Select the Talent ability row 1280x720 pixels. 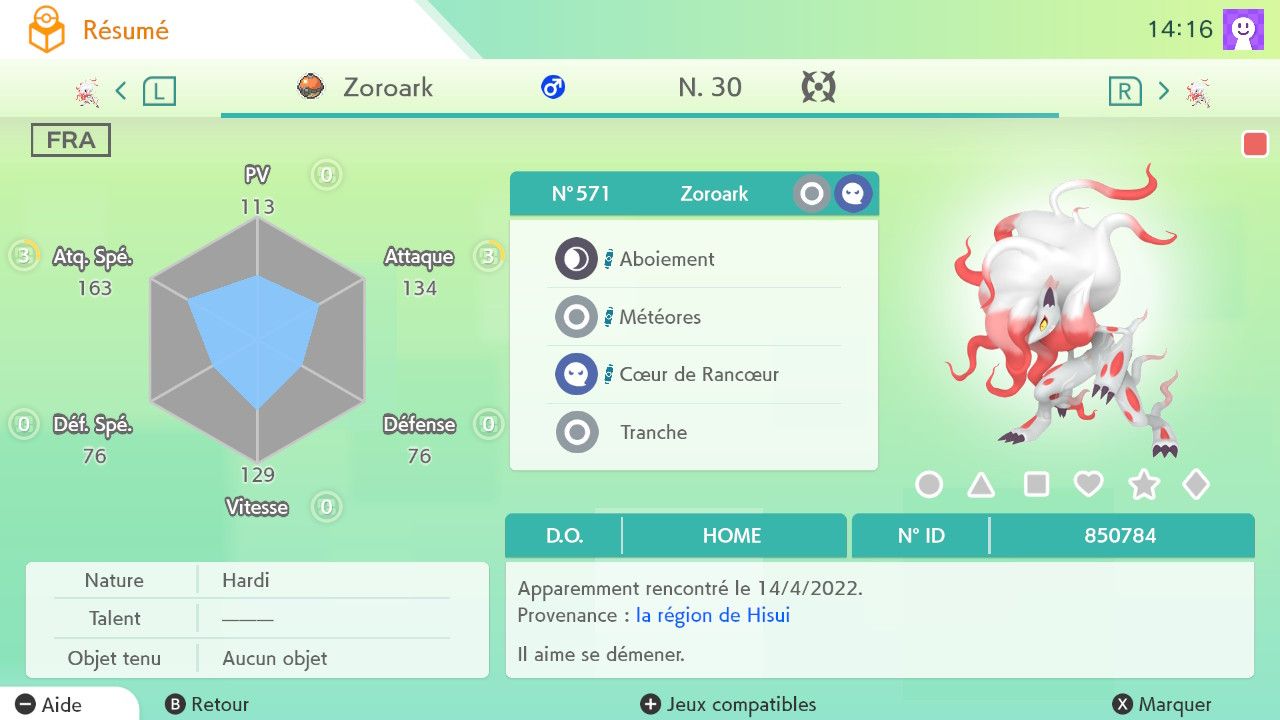tap(256, 619)
